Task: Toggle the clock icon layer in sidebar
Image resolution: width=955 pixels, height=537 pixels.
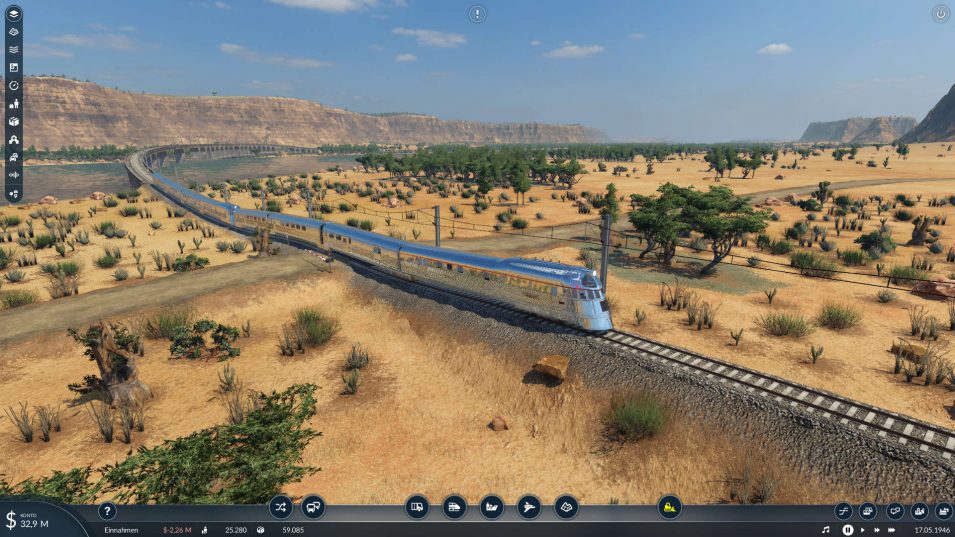Action: pos(14,85)
